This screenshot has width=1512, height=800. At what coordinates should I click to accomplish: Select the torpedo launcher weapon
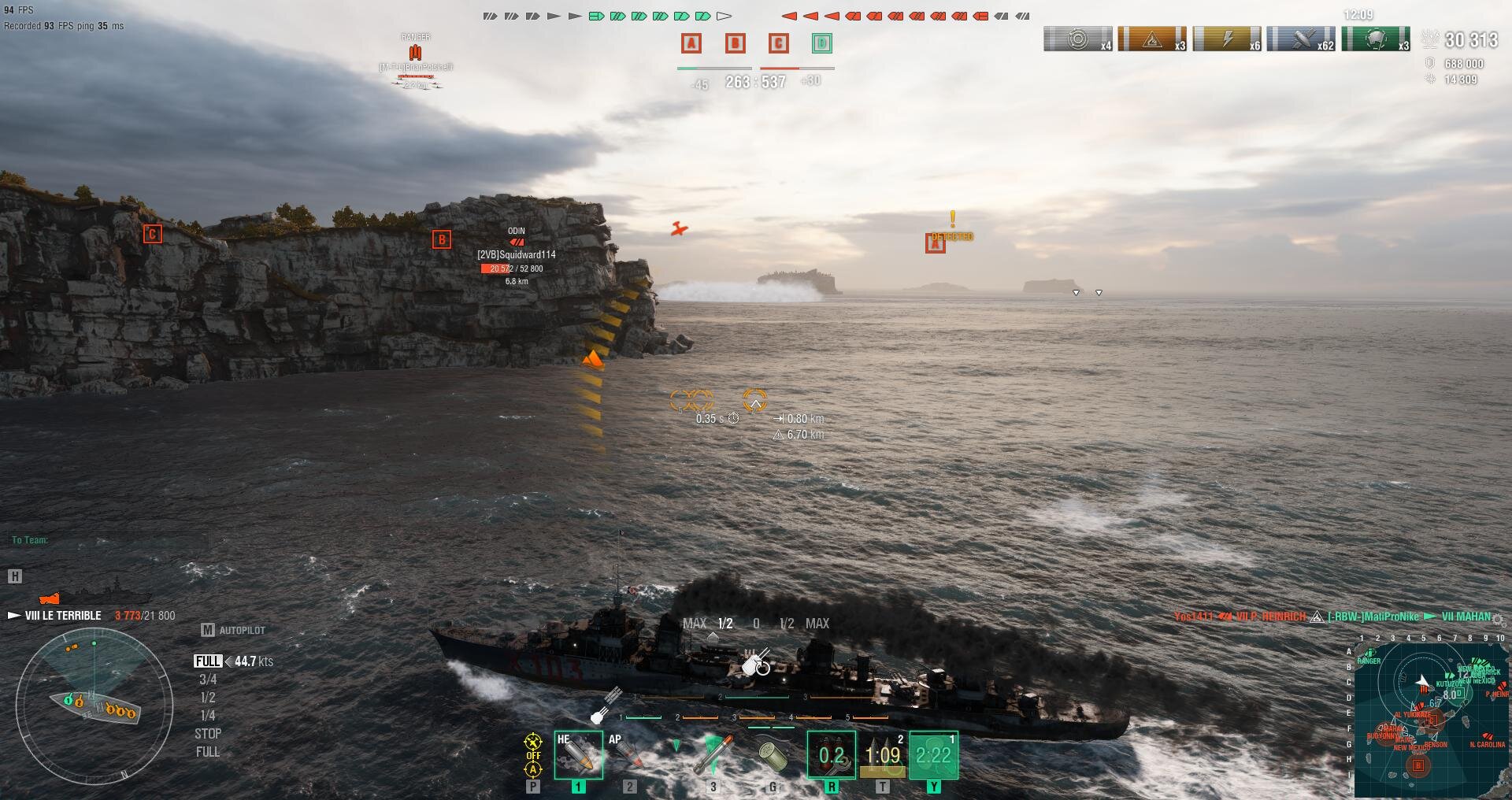pos(713,754)
